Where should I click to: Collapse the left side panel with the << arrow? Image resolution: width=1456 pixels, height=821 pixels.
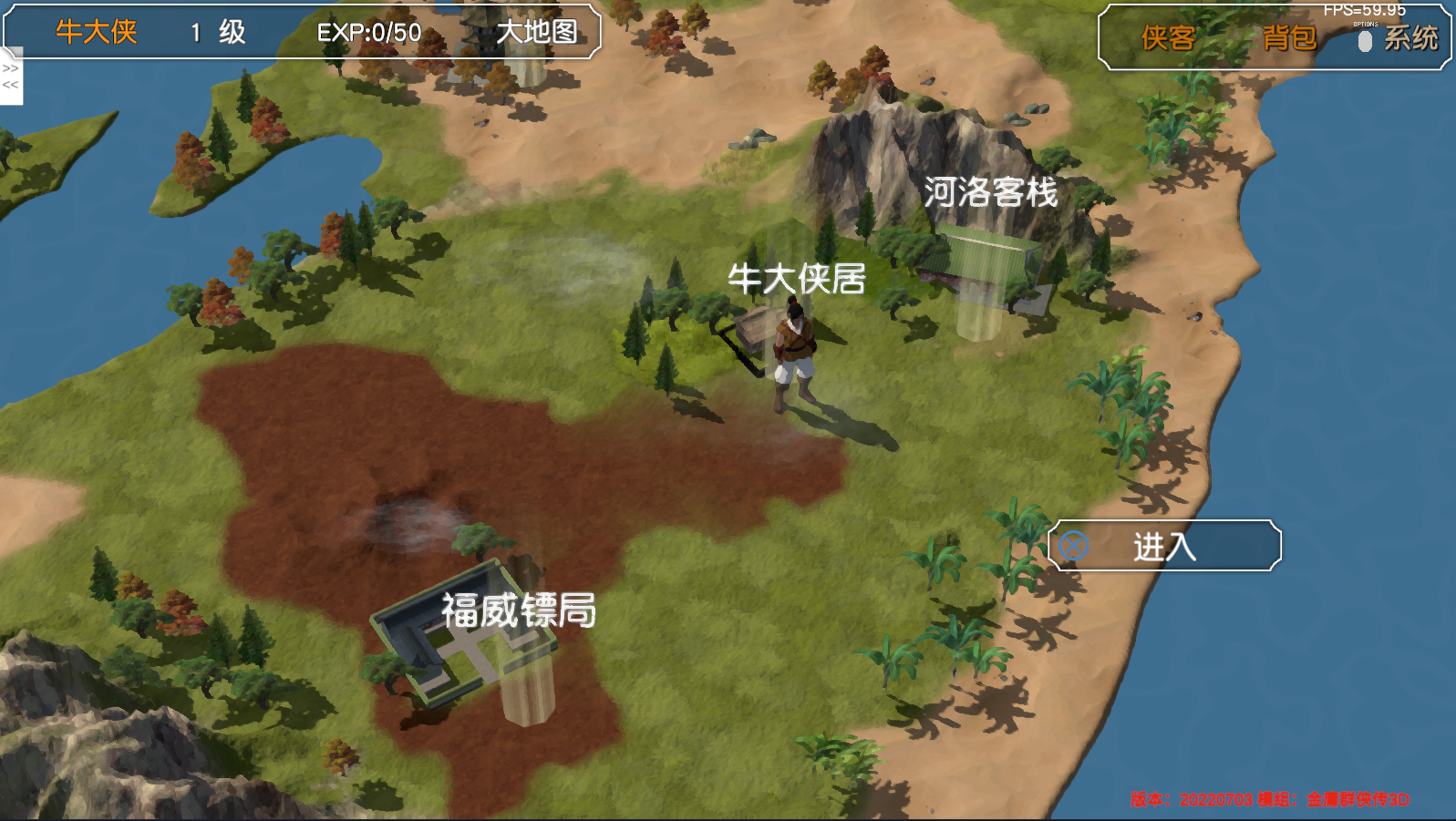[x=11, y=87]
